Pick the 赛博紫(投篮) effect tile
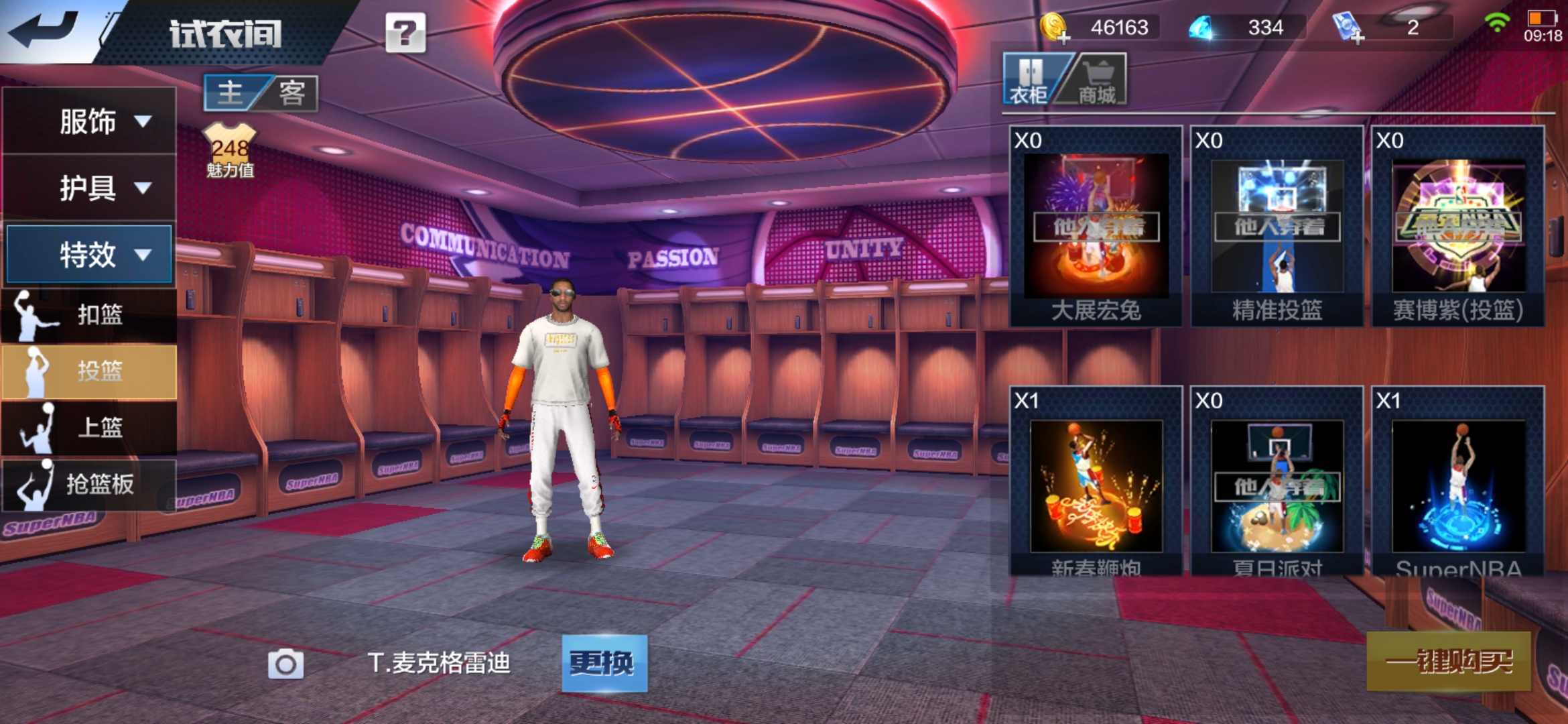 1458,227
